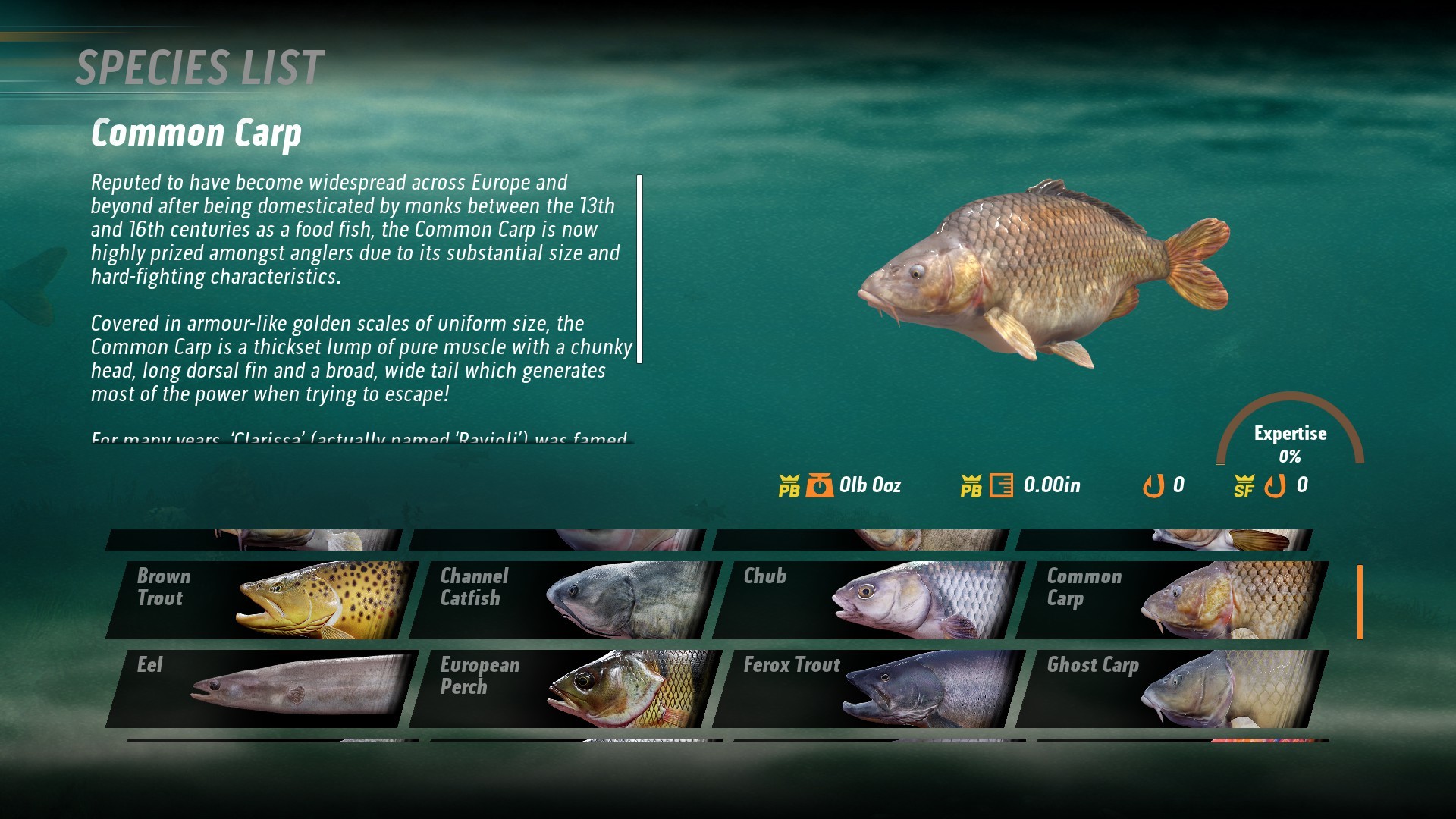Screen dimensions: 1456x819
Task: Click the yellow SF crown badge
Action: point(1245,485)
